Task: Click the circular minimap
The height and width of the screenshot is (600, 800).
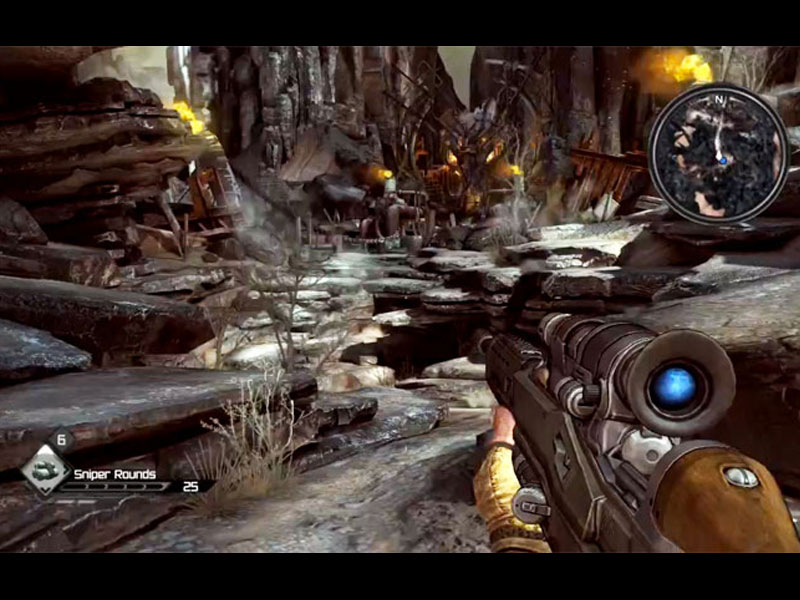Action: pyautogui.click(x=718, y=152)
